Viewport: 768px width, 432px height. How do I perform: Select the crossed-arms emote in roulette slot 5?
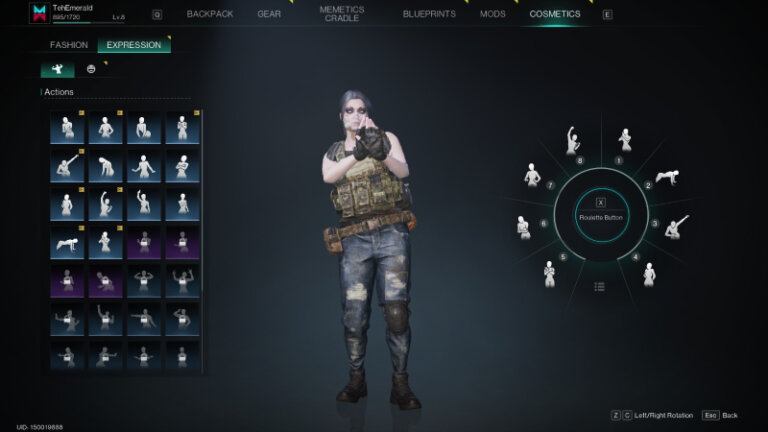pos(549,273)
